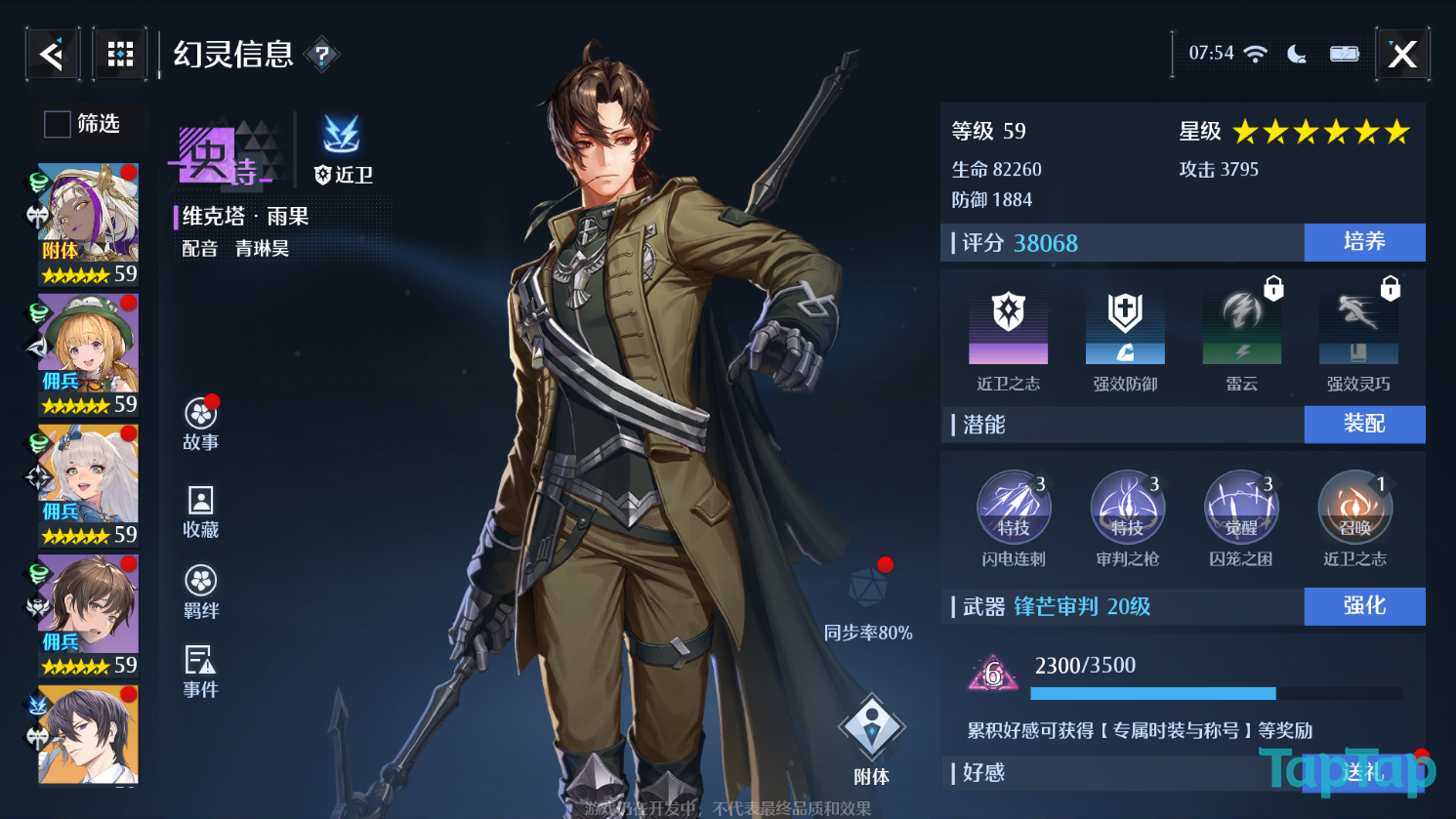Click the 强化 weapon enhance button

click(1364, 606)
